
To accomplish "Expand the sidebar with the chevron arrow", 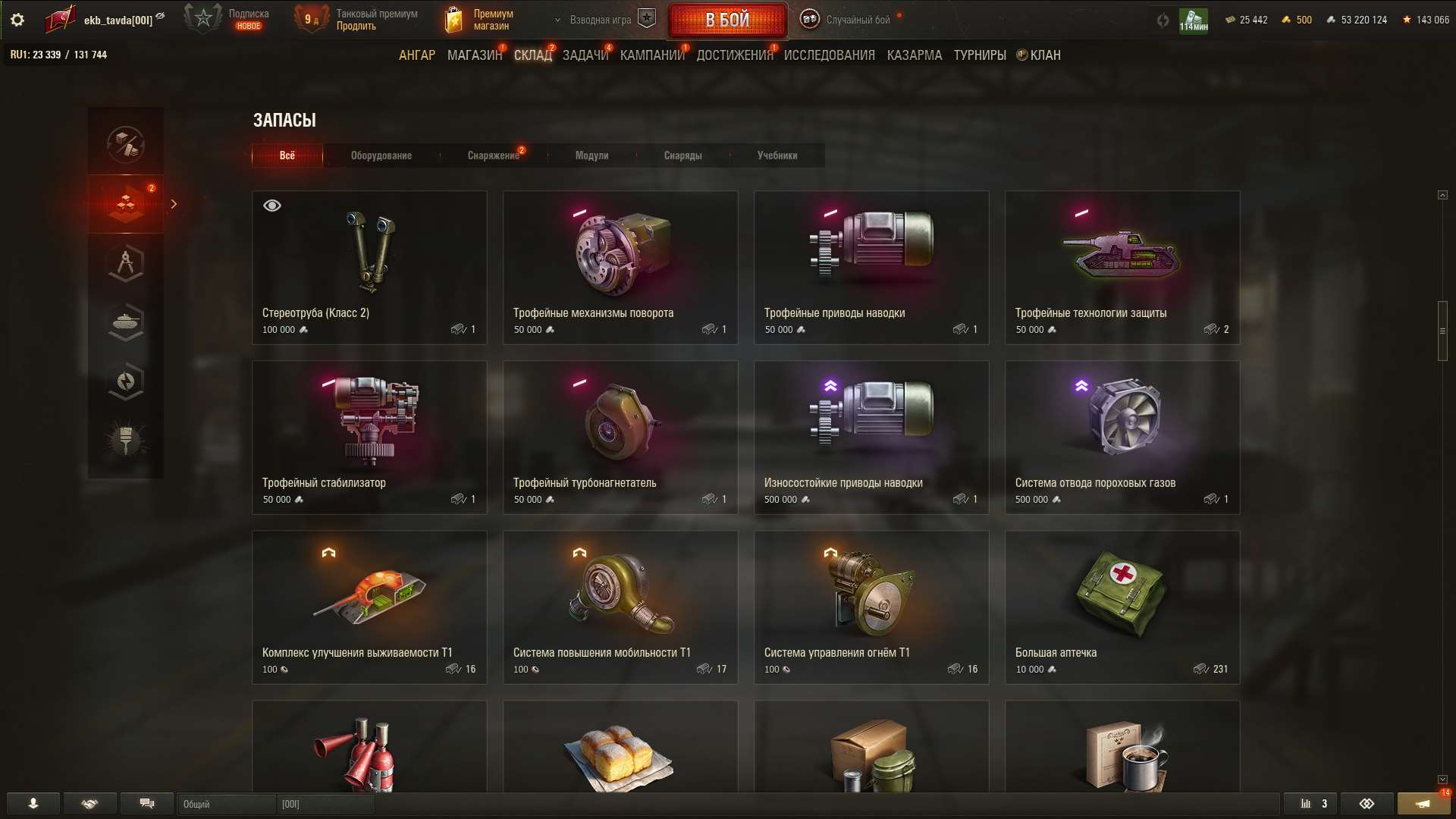I will click(x=174, y=203).
